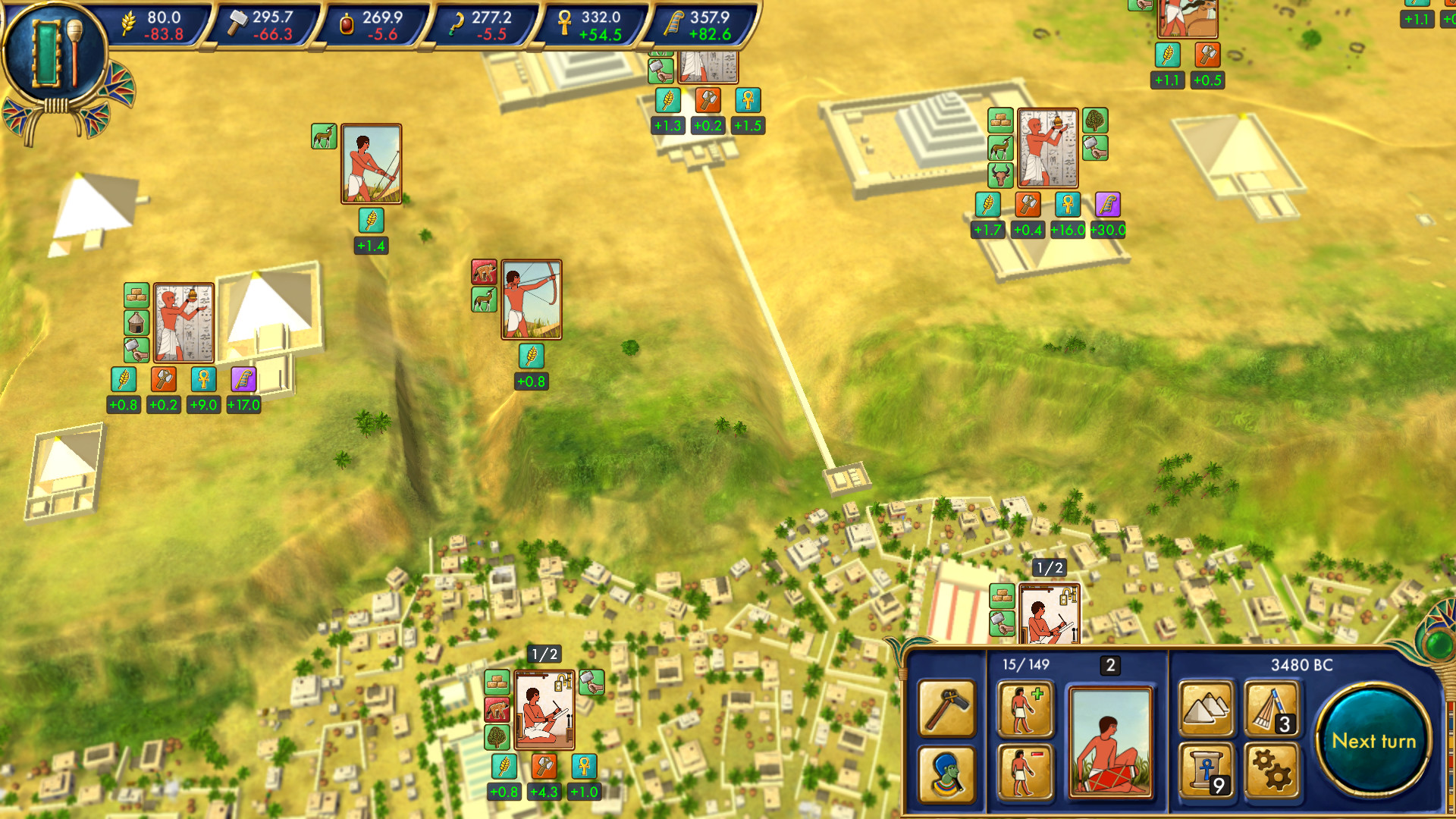Open the cartouche emblem in the top-left corner
Image resolution: width=1456 pixels, height=819 pixels.
[53, 49]
